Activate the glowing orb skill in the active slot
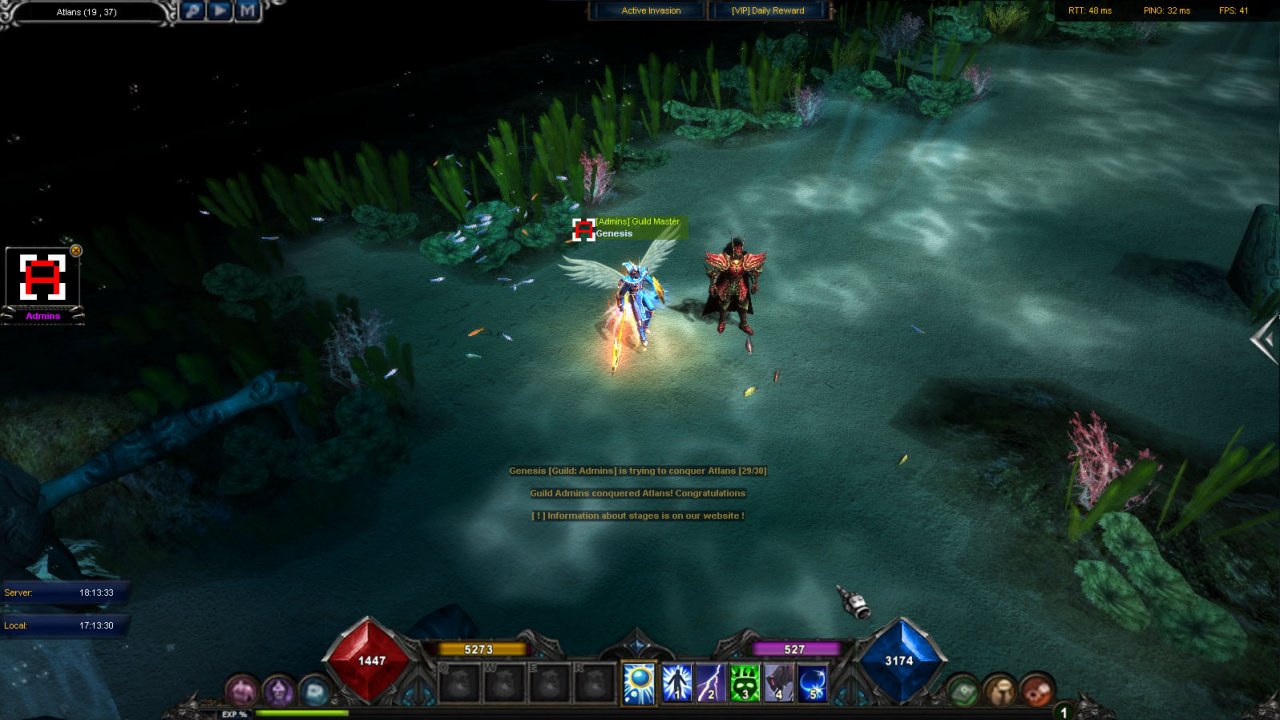The width and height of the screenshot is (1280, 720). (639, 683)
